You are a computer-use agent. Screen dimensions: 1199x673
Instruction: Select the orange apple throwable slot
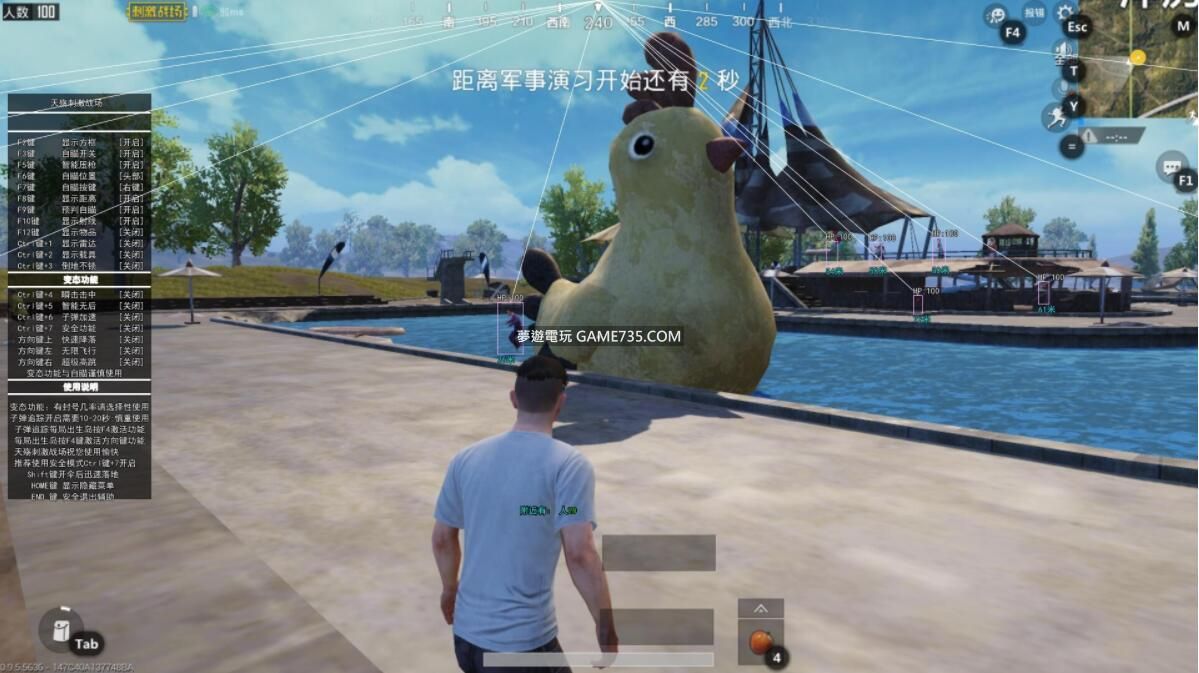[x=761, y=642]
